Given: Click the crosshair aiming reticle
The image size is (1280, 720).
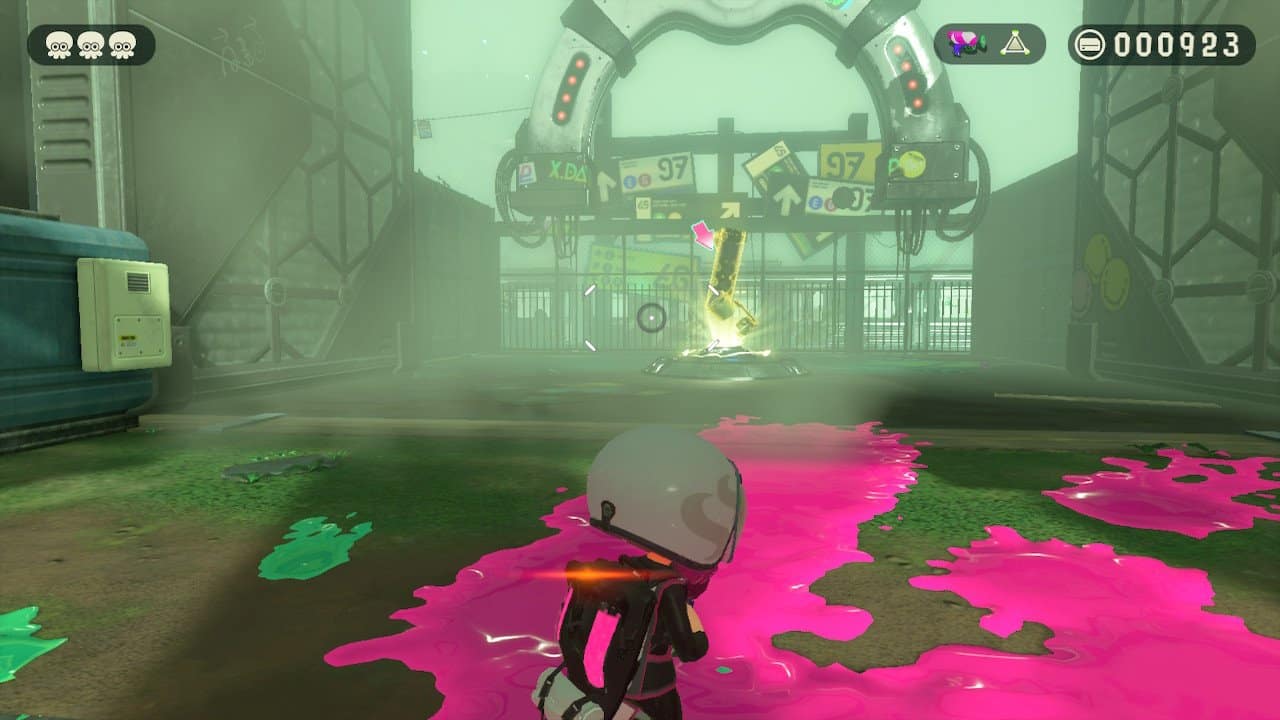Looking at the screenshot, I should [651, 317].
